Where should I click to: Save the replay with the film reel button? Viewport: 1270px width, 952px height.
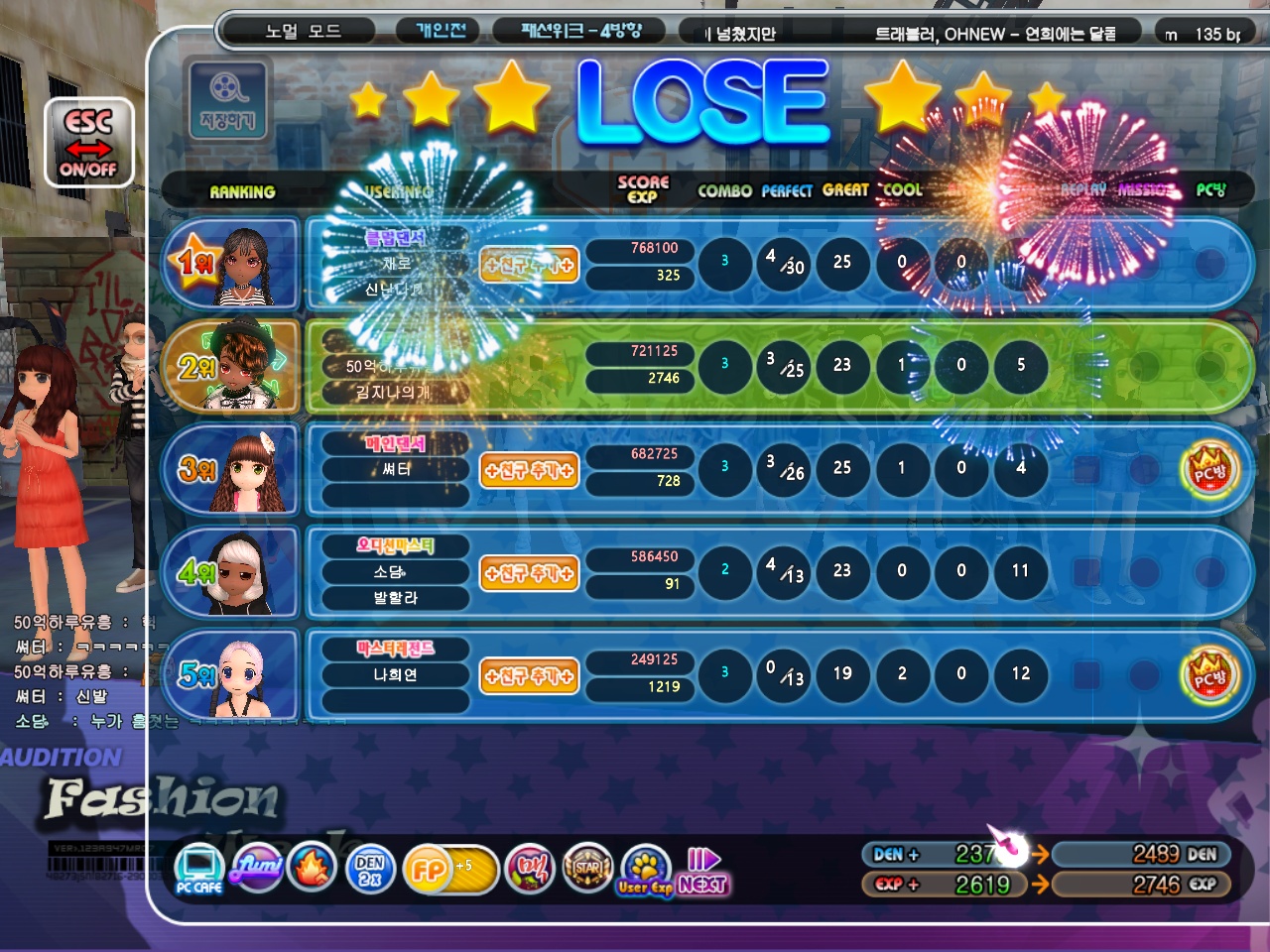[227, 100]
